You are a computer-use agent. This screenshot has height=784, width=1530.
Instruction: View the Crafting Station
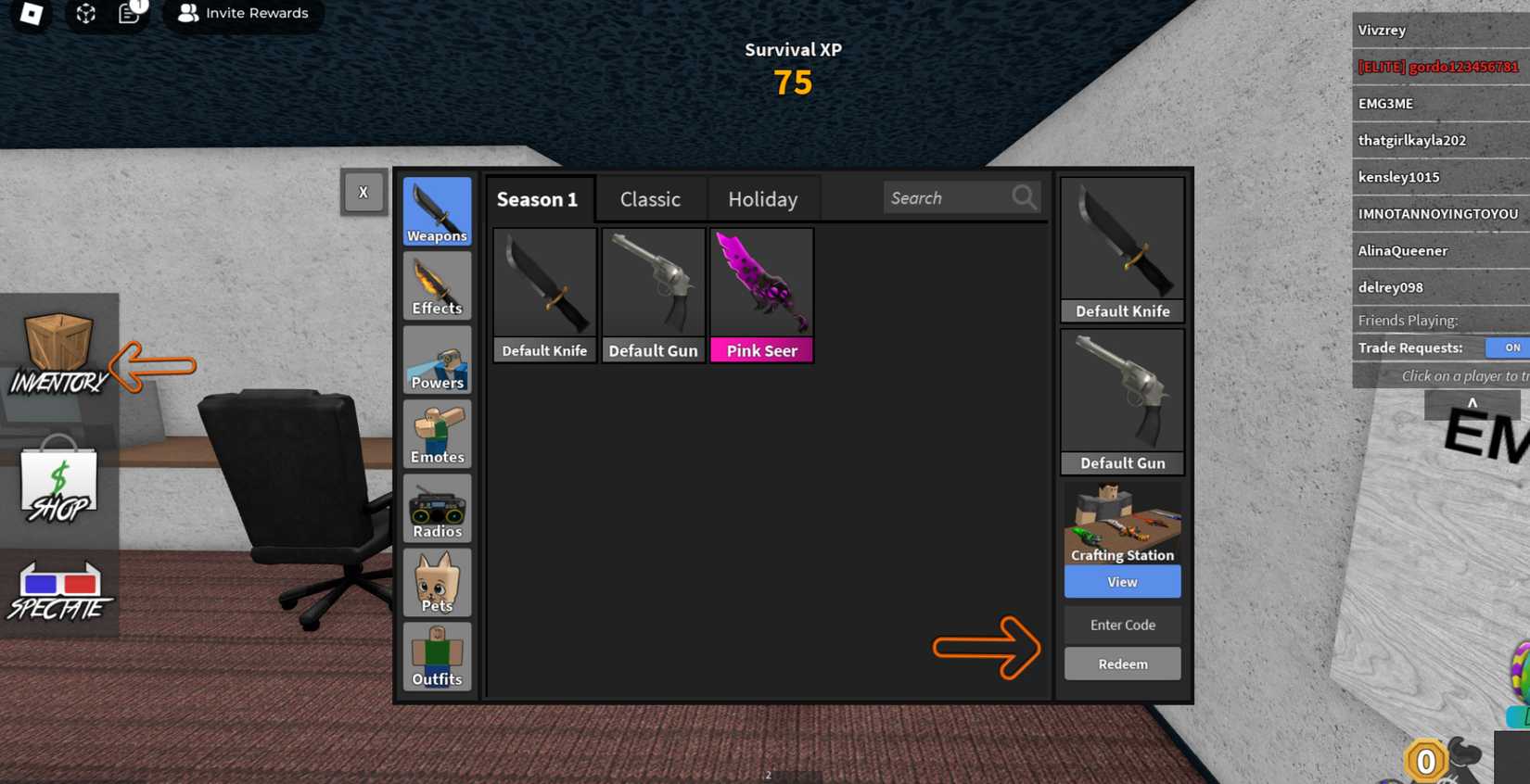[x=1122, y=581]
